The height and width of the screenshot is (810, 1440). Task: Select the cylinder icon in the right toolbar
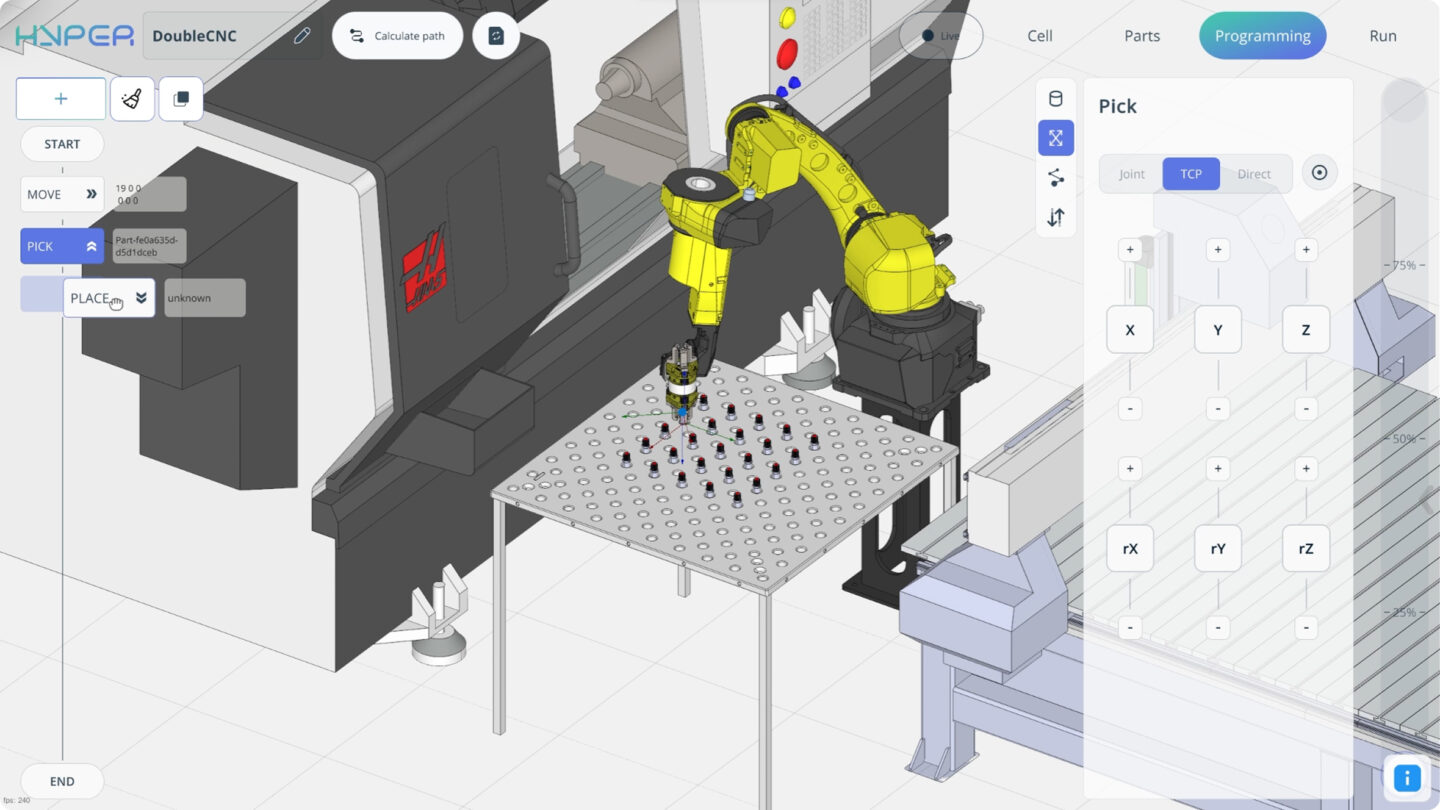tap(1056, 98)
